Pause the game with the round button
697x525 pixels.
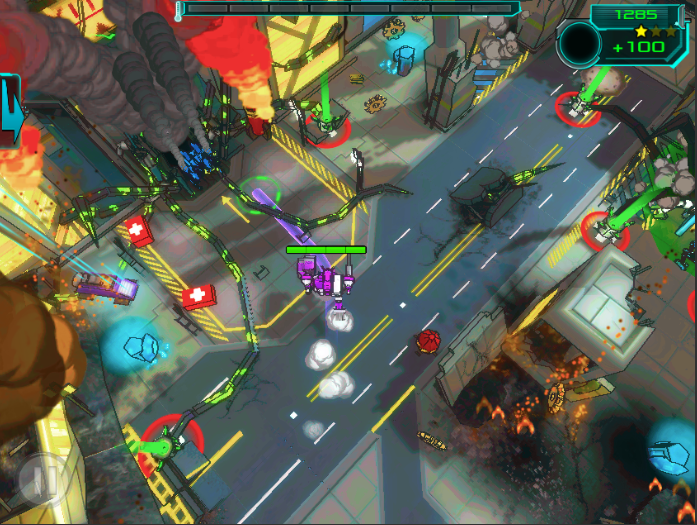coord(44,478)
